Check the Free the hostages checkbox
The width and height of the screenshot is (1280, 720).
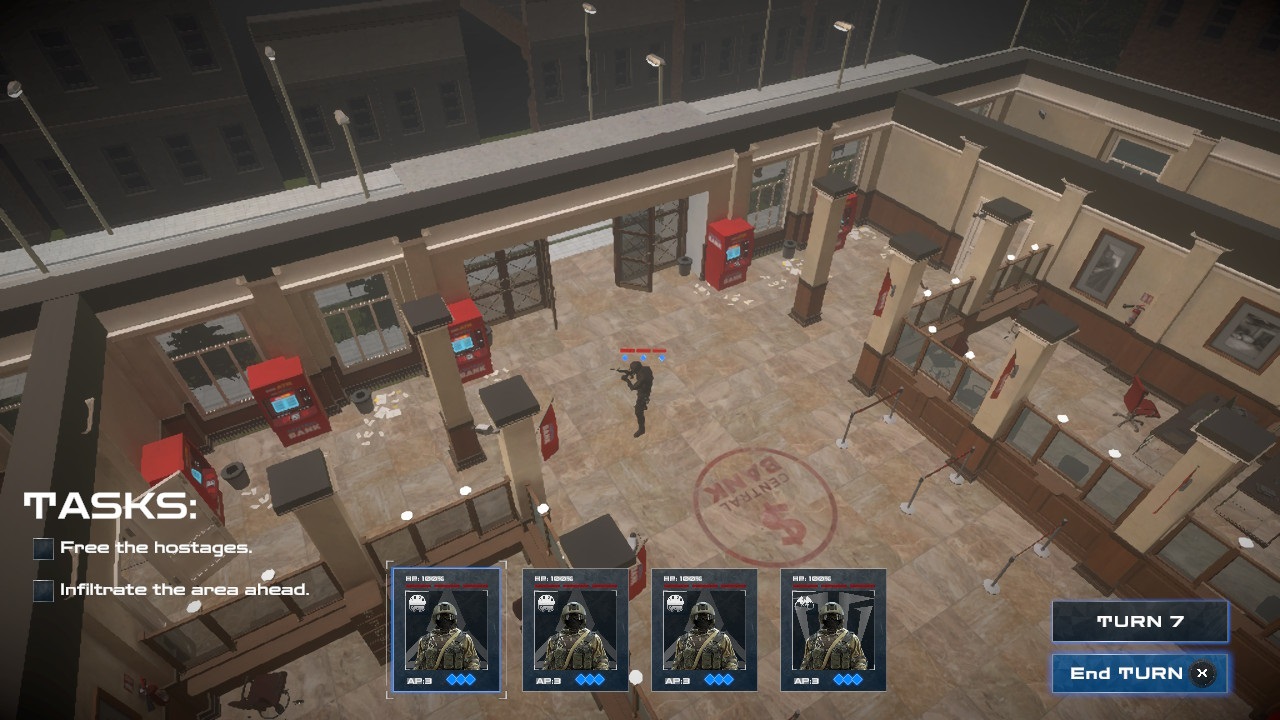tap(42, 548)
